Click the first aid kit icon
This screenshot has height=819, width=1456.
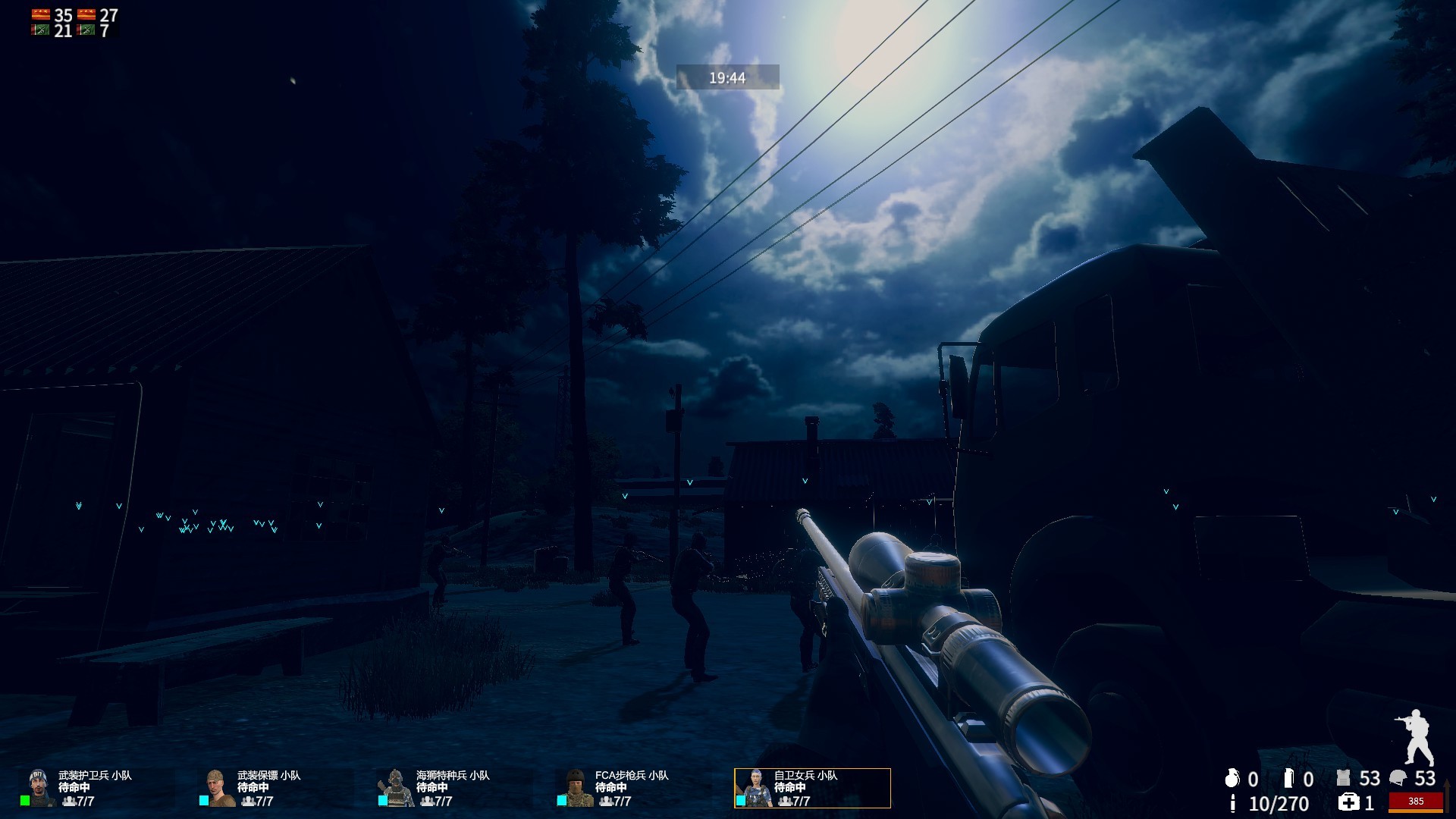pyautogui.click(x=1348, y=802)
